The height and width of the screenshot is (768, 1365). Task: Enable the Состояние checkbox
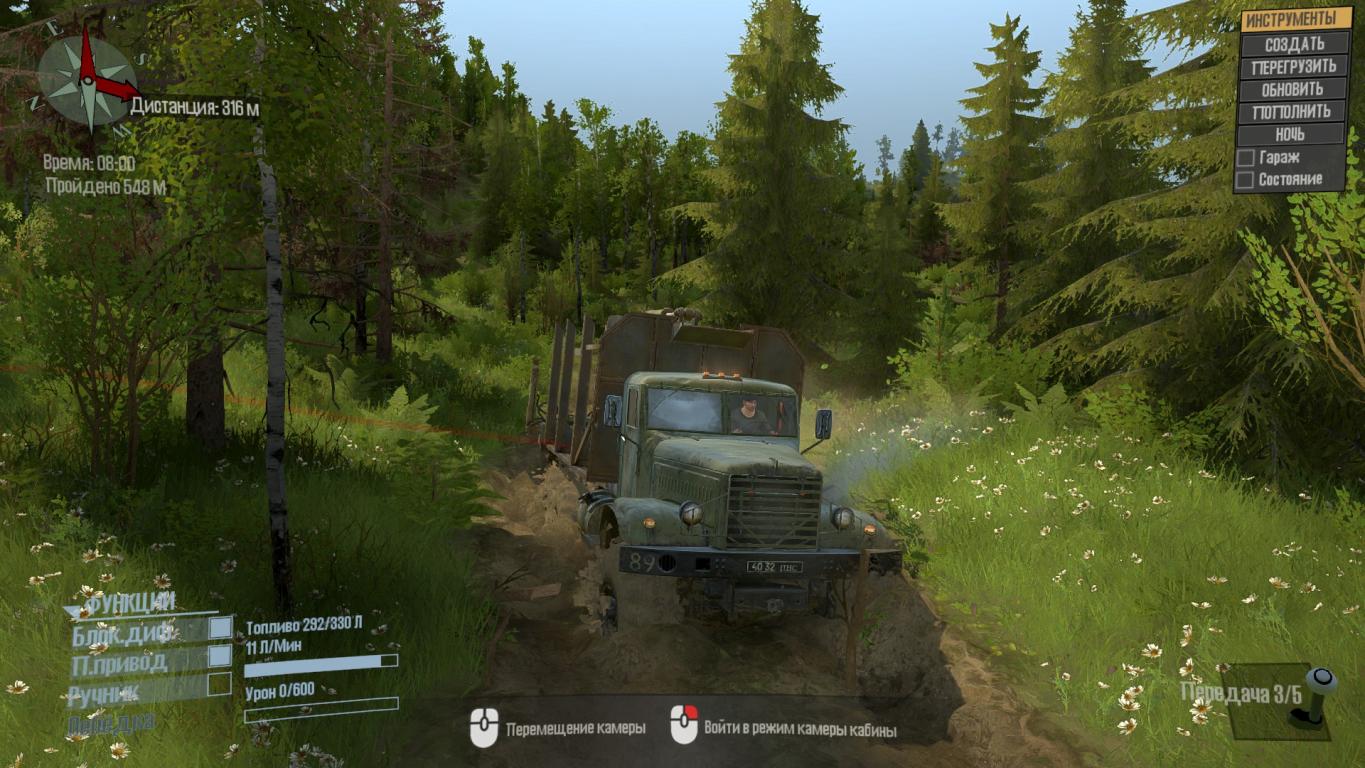tap(1246, 180)
